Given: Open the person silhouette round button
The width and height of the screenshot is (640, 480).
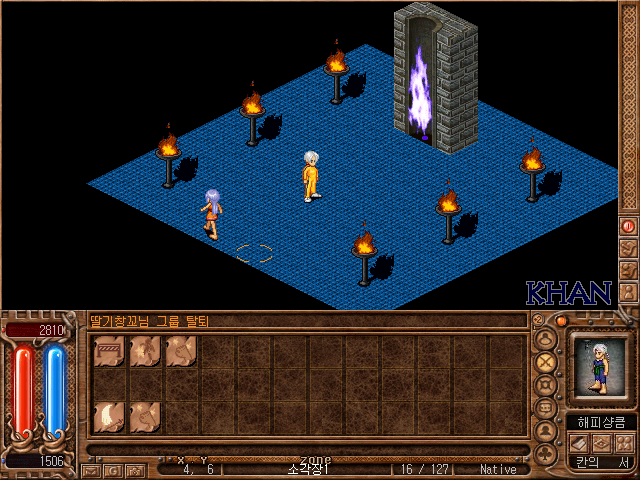Looking at the screenshot, I should pos(546,432).
